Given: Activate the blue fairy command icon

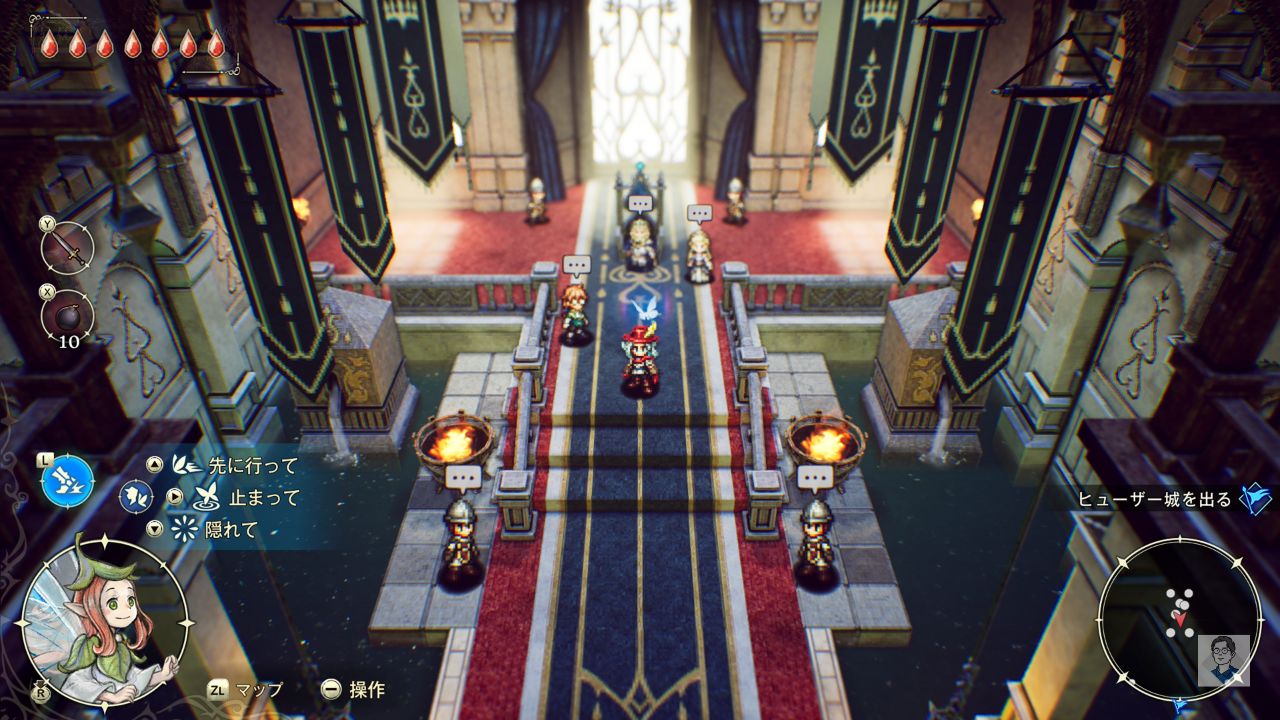Looking at the screenshot, I should (68, 479).
